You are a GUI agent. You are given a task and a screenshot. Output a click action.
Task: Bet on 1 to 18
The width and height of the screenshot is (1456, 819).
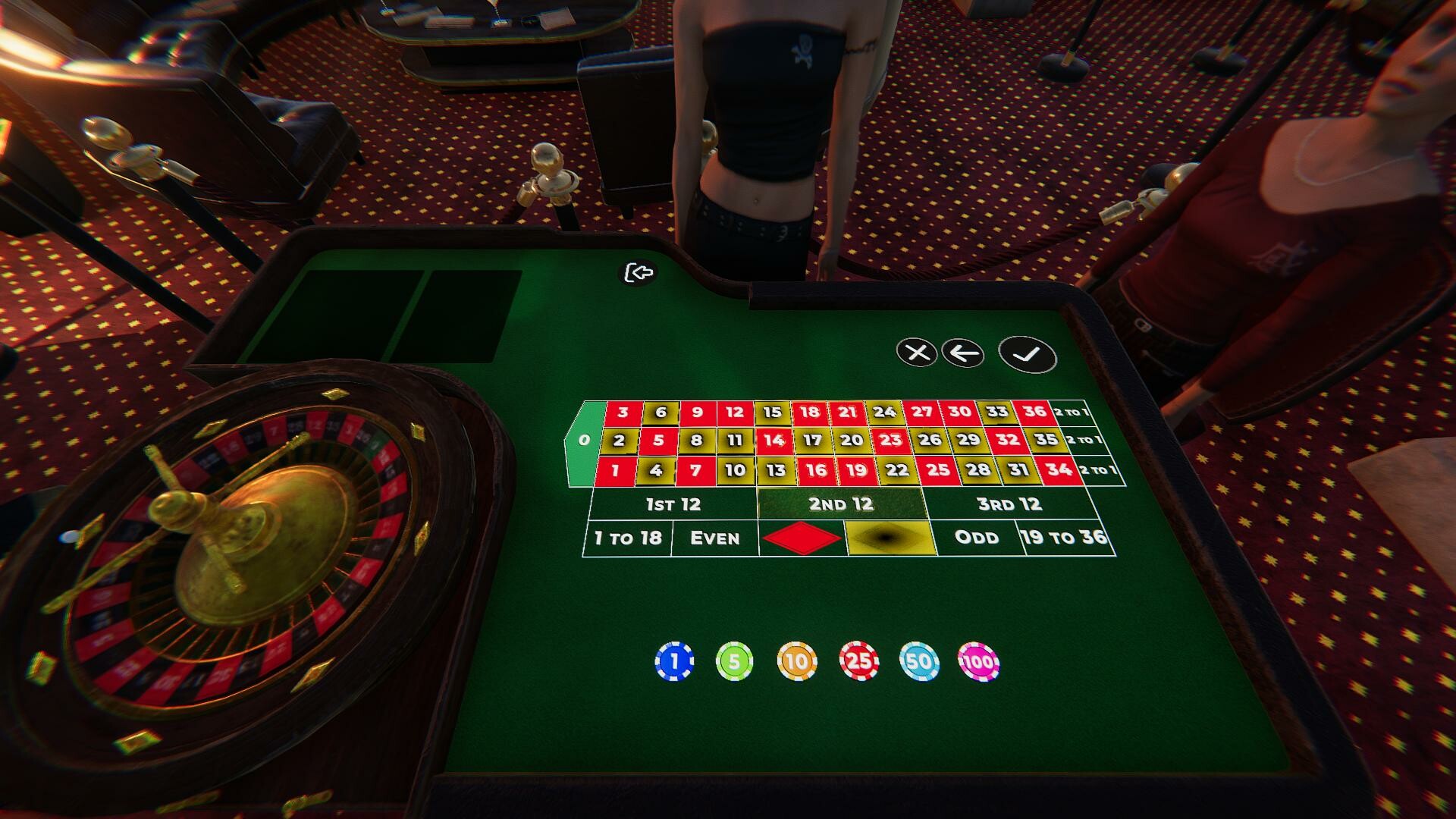[628, 538]
